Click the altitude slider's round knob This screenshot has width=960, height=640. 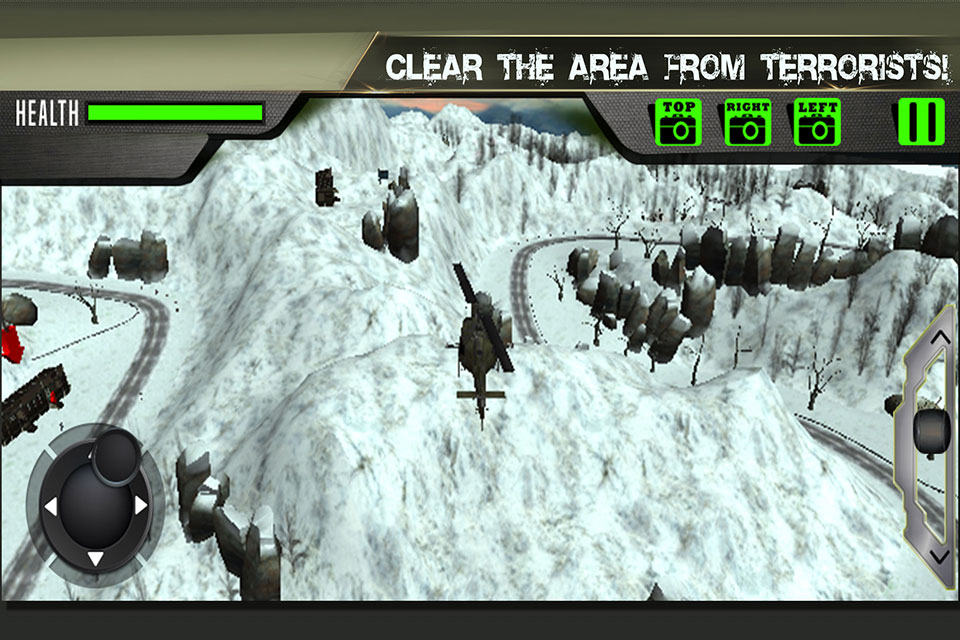(x=932, y=430)
